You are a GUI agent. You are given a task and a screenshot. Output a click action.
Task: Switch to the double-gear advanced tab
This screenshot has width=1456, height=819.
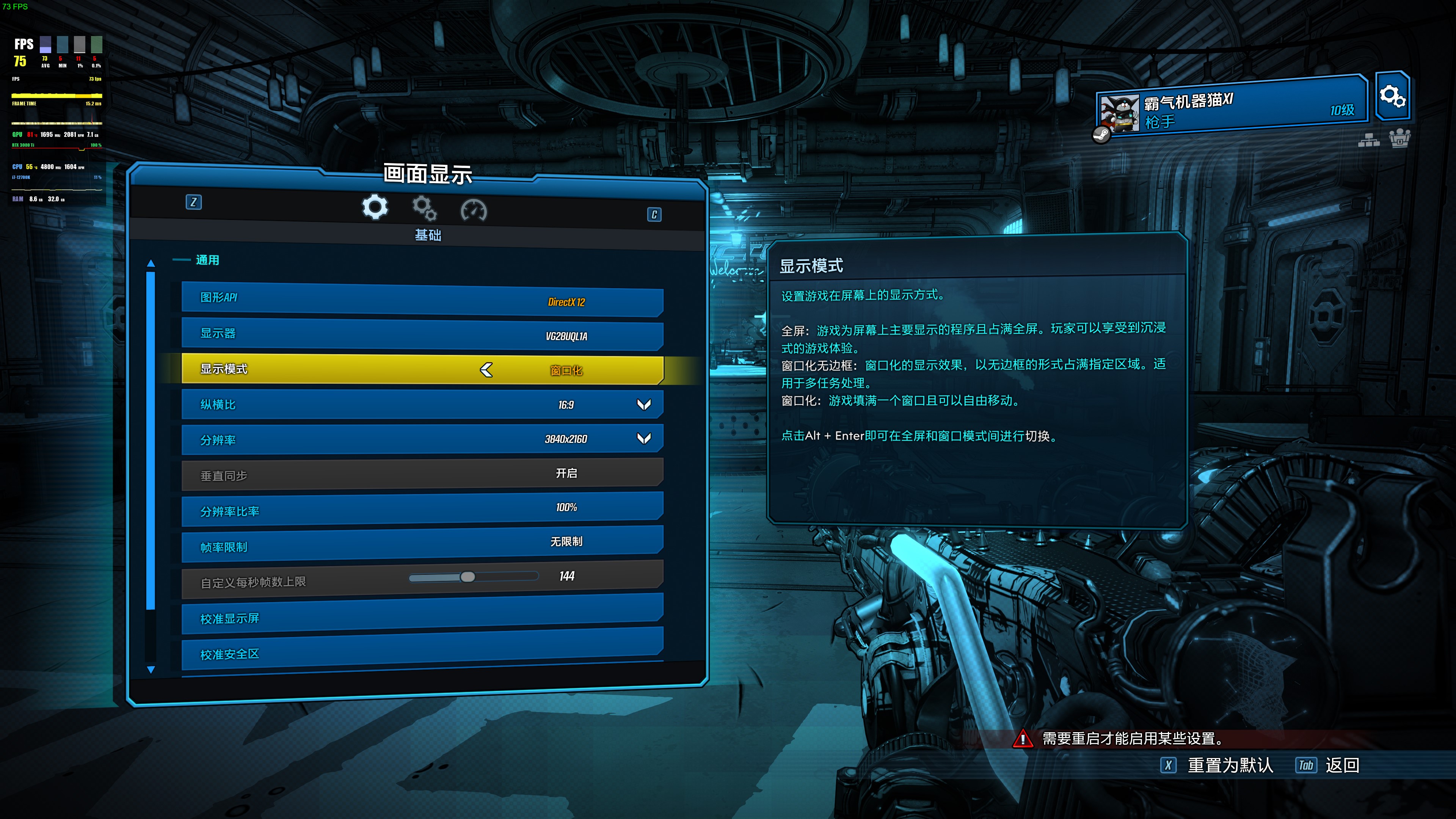click(x=424, y=209)
